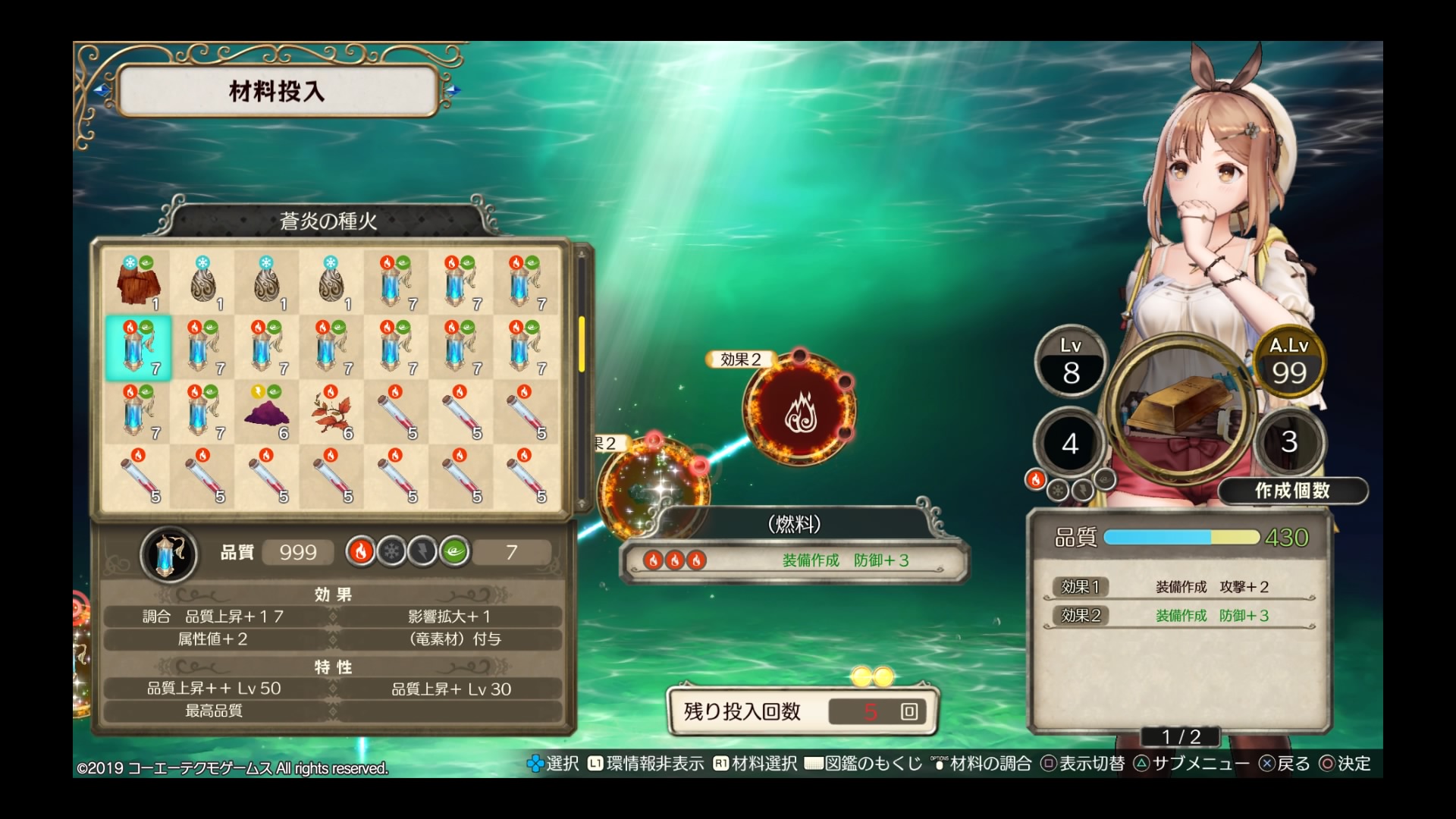This screenshot has height=819, width=1456.
Task: Switch the effects page at 1/2 indicator
Action: point(1181,736)
